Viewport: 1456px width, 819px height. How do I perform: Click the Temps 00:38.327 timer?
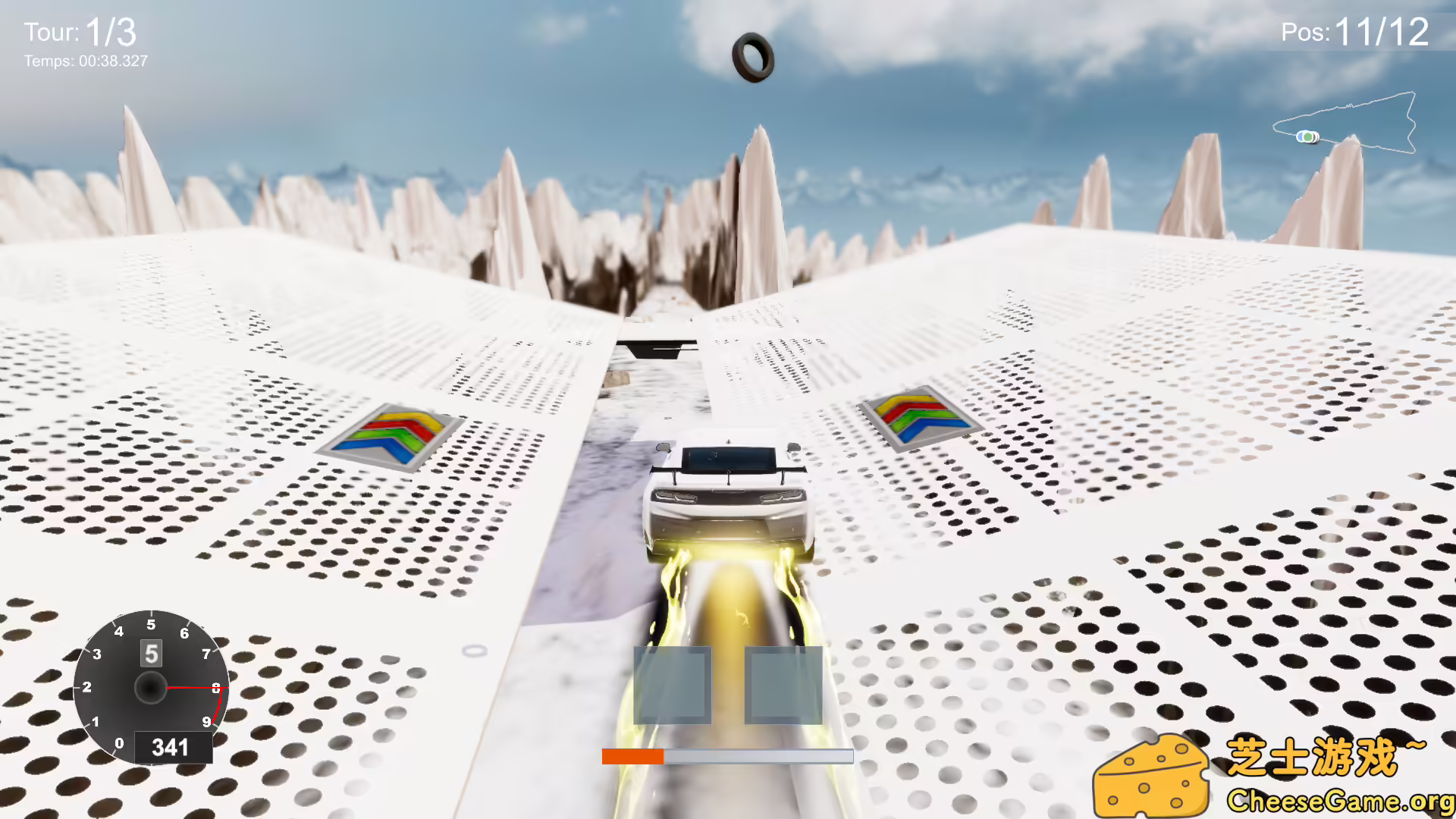[85, 61]
